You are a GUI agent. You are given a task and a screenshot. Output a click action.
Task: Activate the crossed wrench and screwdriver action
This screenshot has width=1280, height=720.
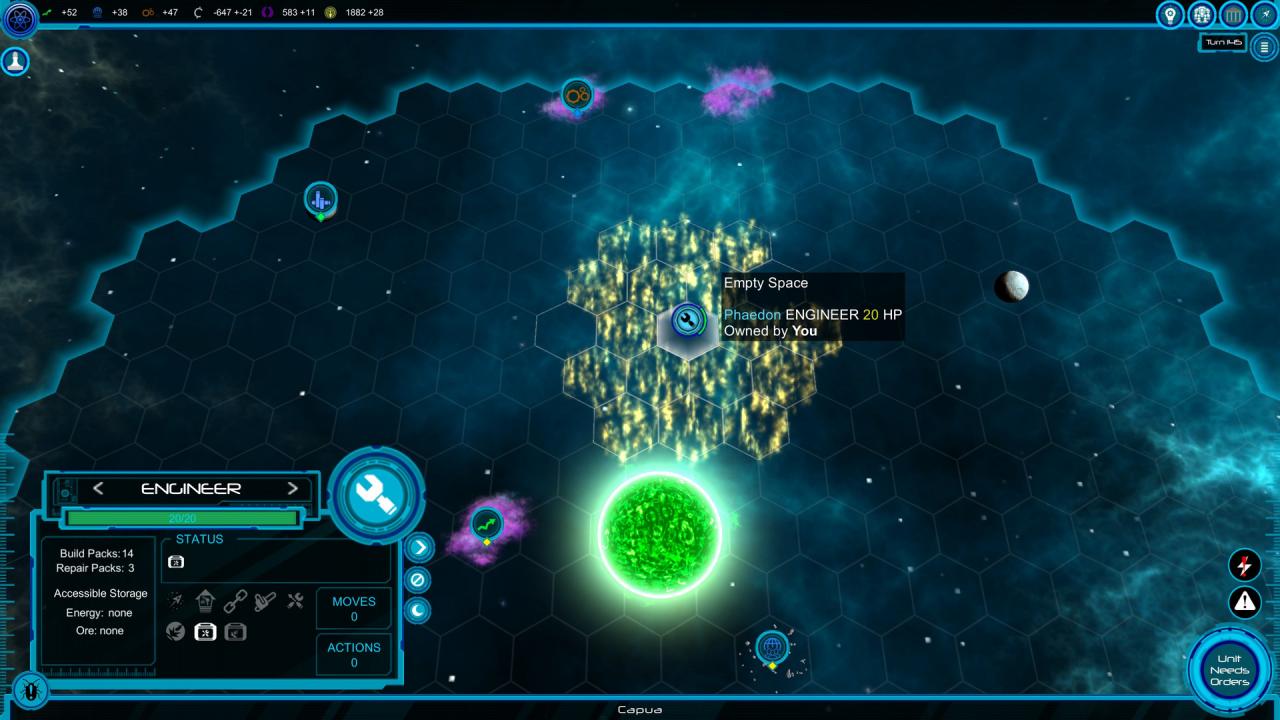295,601
